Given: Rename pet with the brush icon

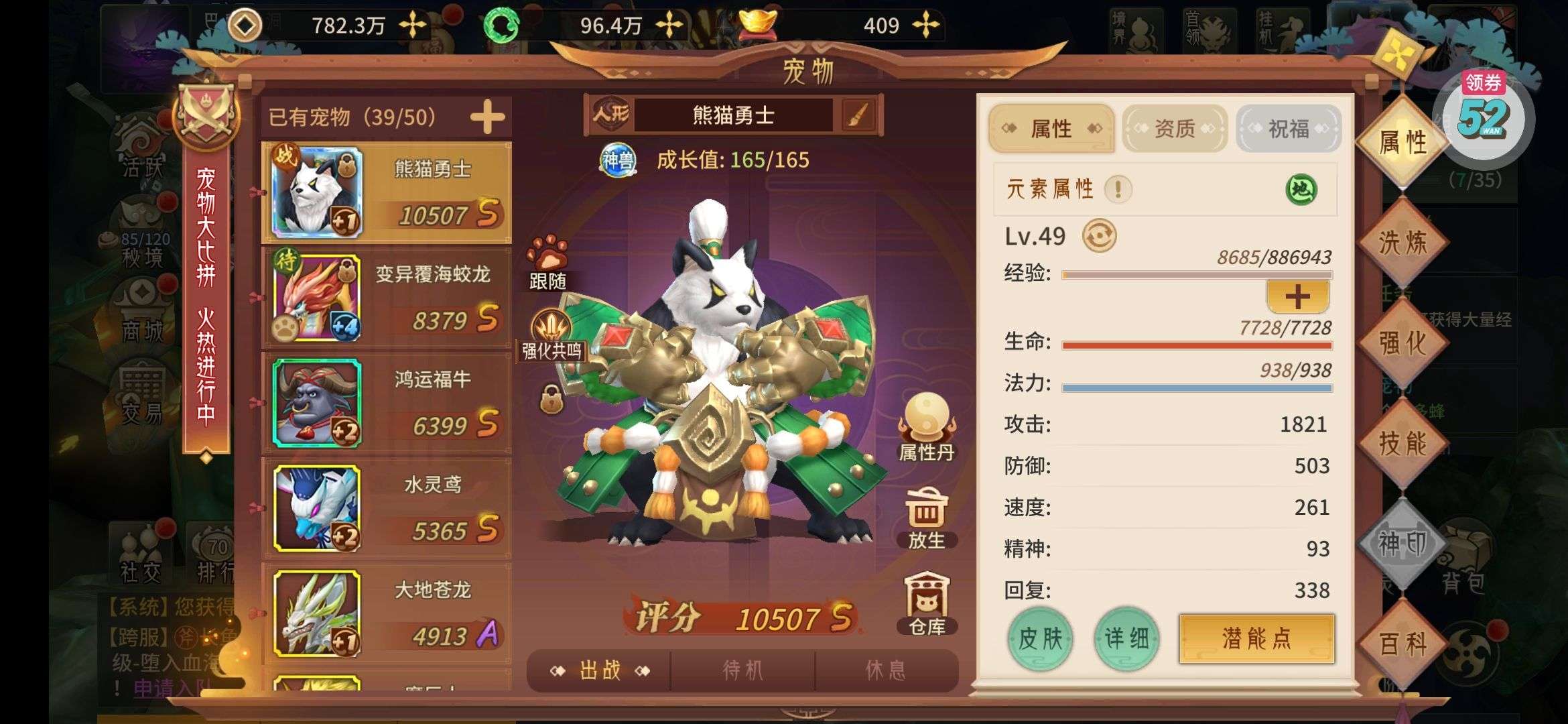Looking at the screenshot, I should pyautogui.click(x=858, y=115).
